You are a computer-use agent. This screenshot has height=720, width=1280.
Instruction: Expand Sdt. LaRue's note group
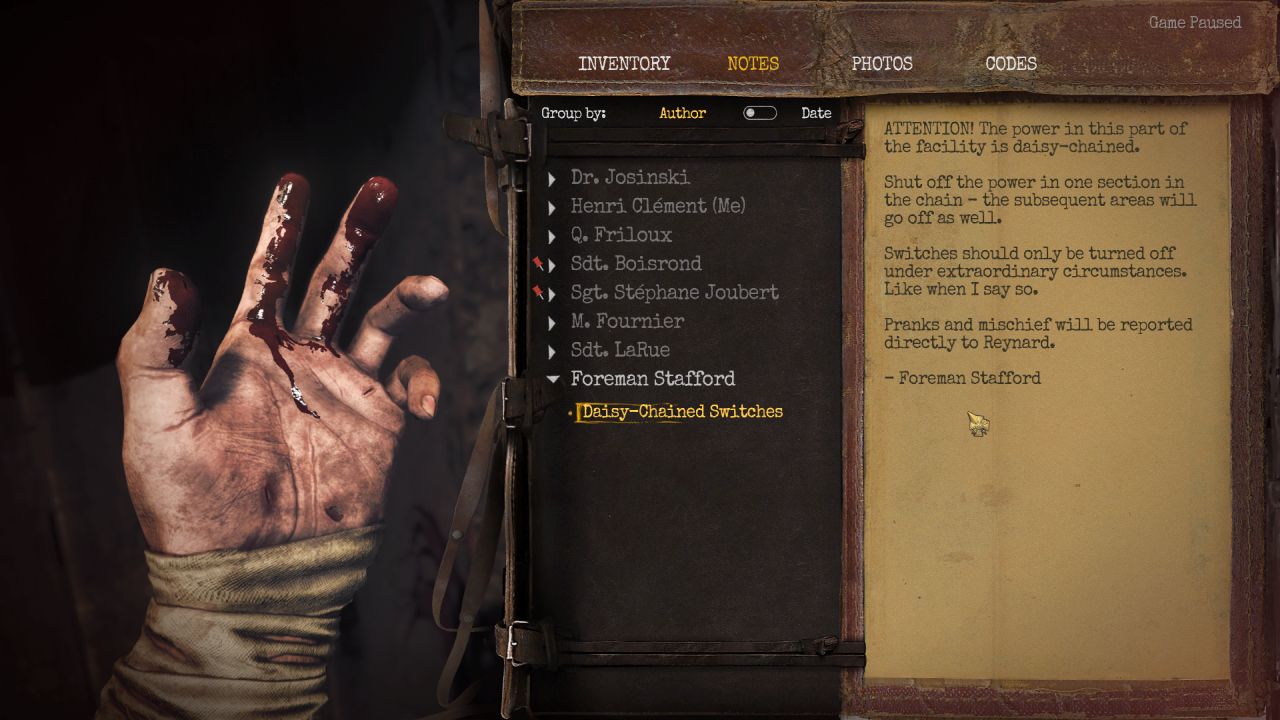[620, 350]
